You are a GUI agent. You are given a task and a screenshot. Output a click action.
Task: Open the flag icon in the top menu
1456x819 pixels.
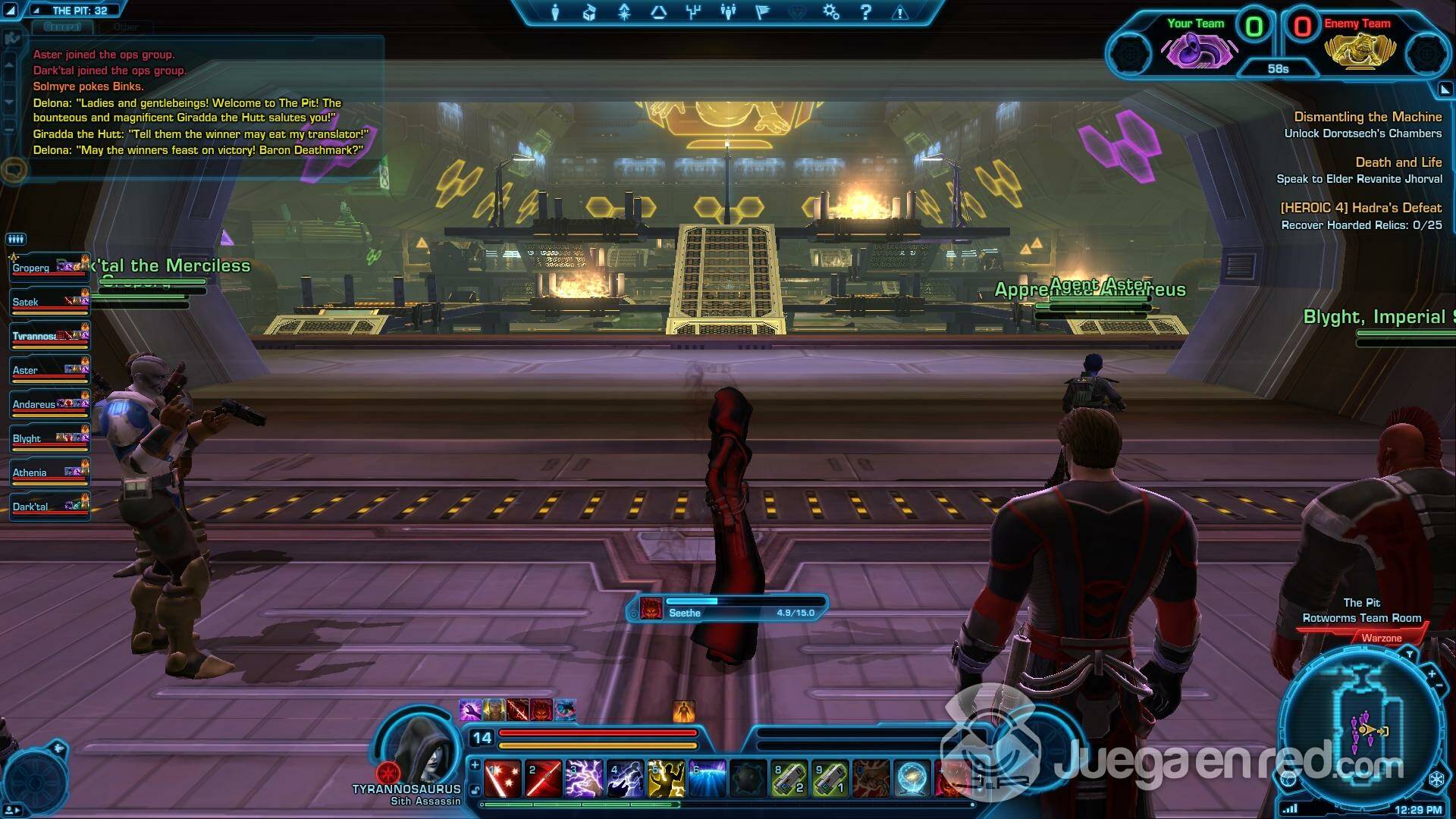(x=763, y=12)
